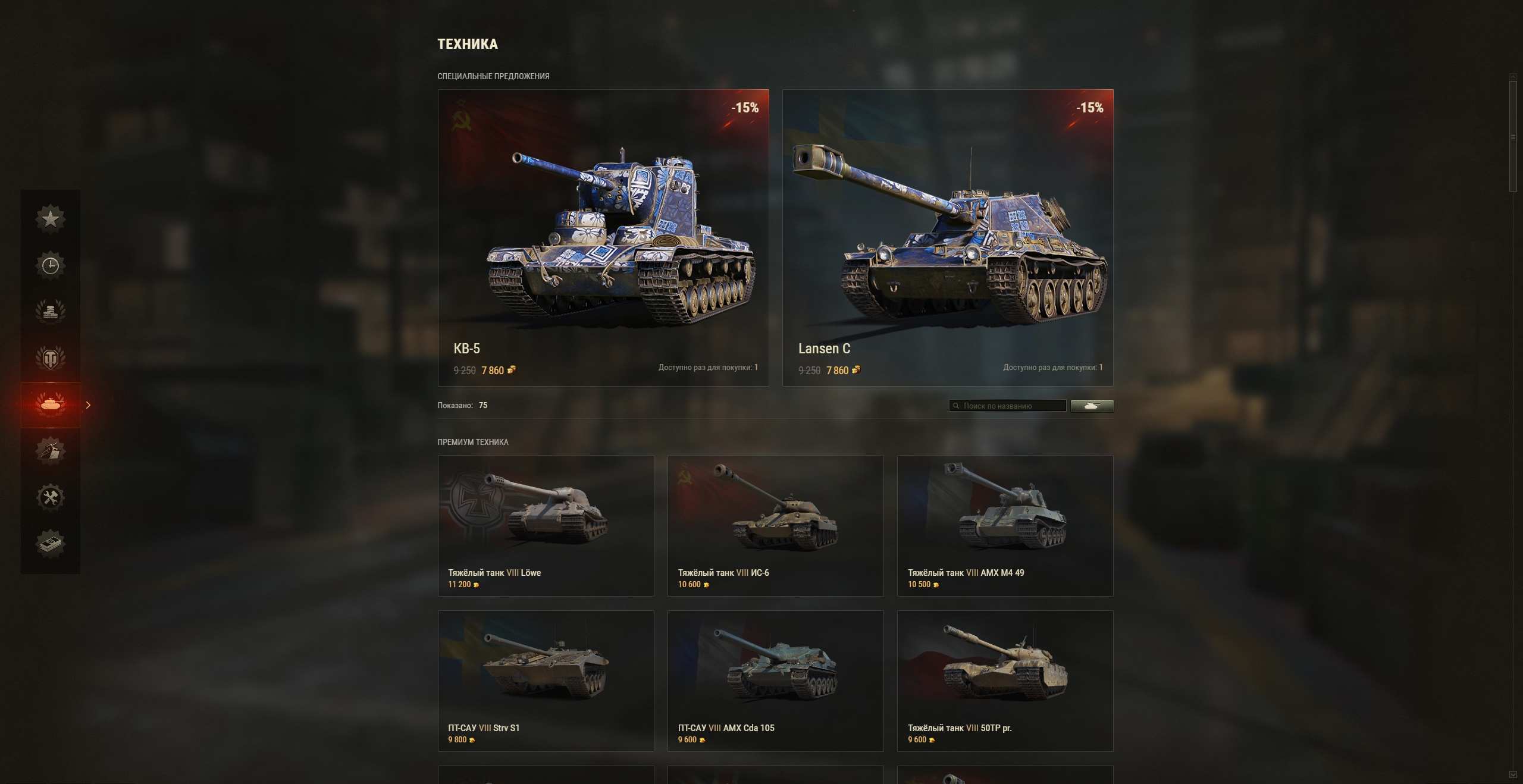Open the KB-5 special offer card

pos(603,237)
